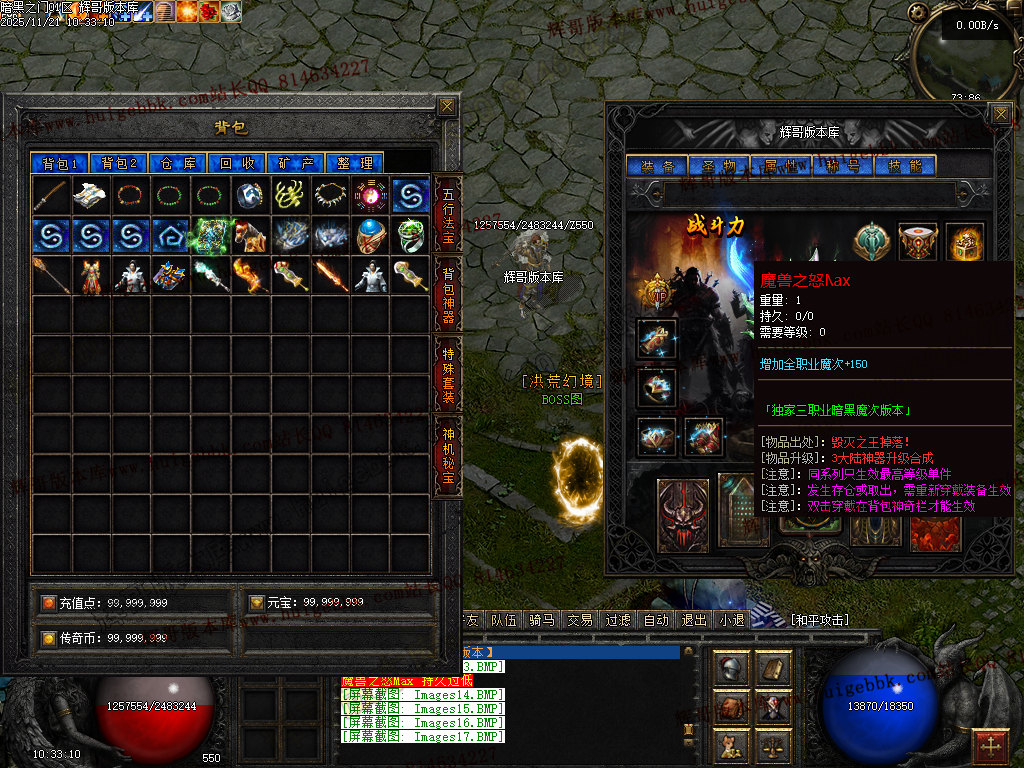1024x768 pixels.
Task: Select the flaming sword item slot
Action: 330,275
